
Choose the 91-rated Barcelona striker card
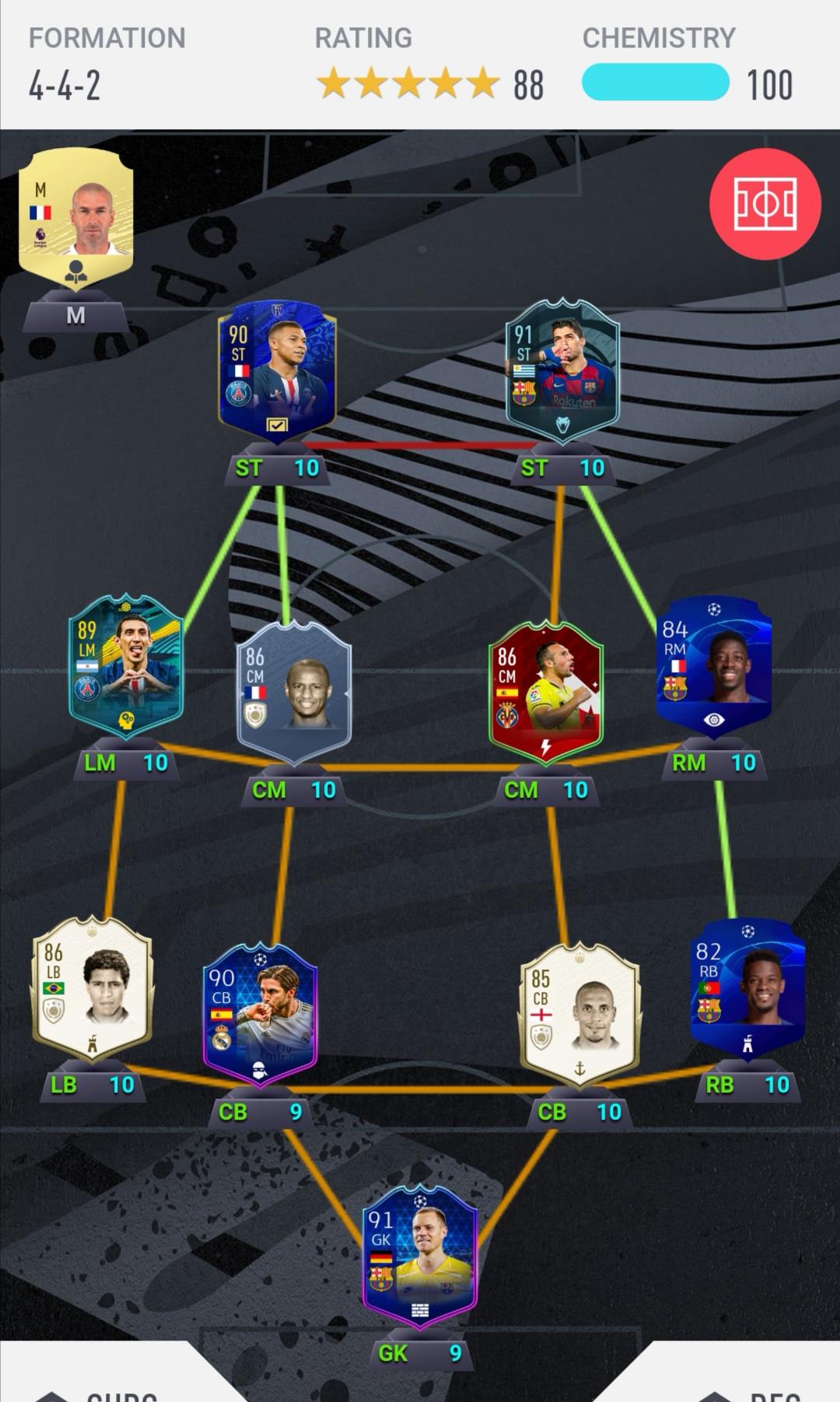point(562,371)
